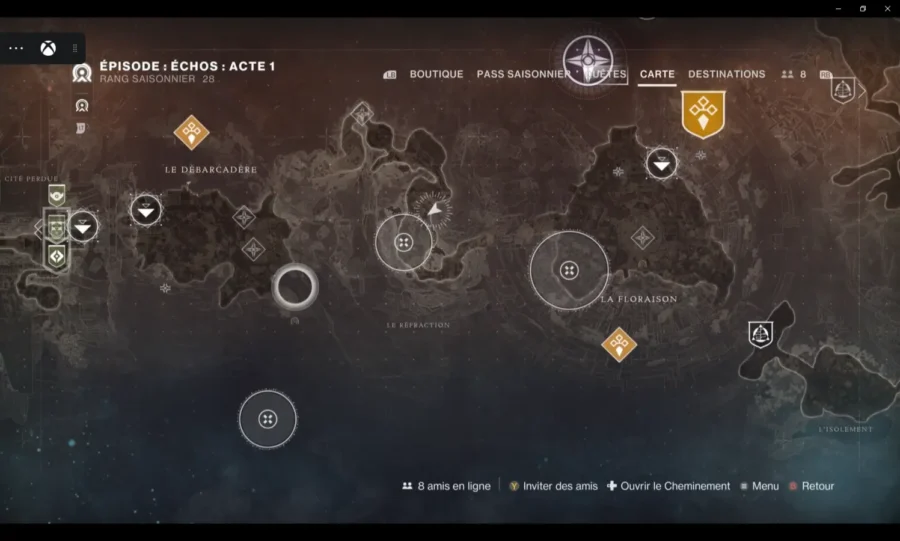Close the game window
900x541 pixels.
click(x=885, y=8)
